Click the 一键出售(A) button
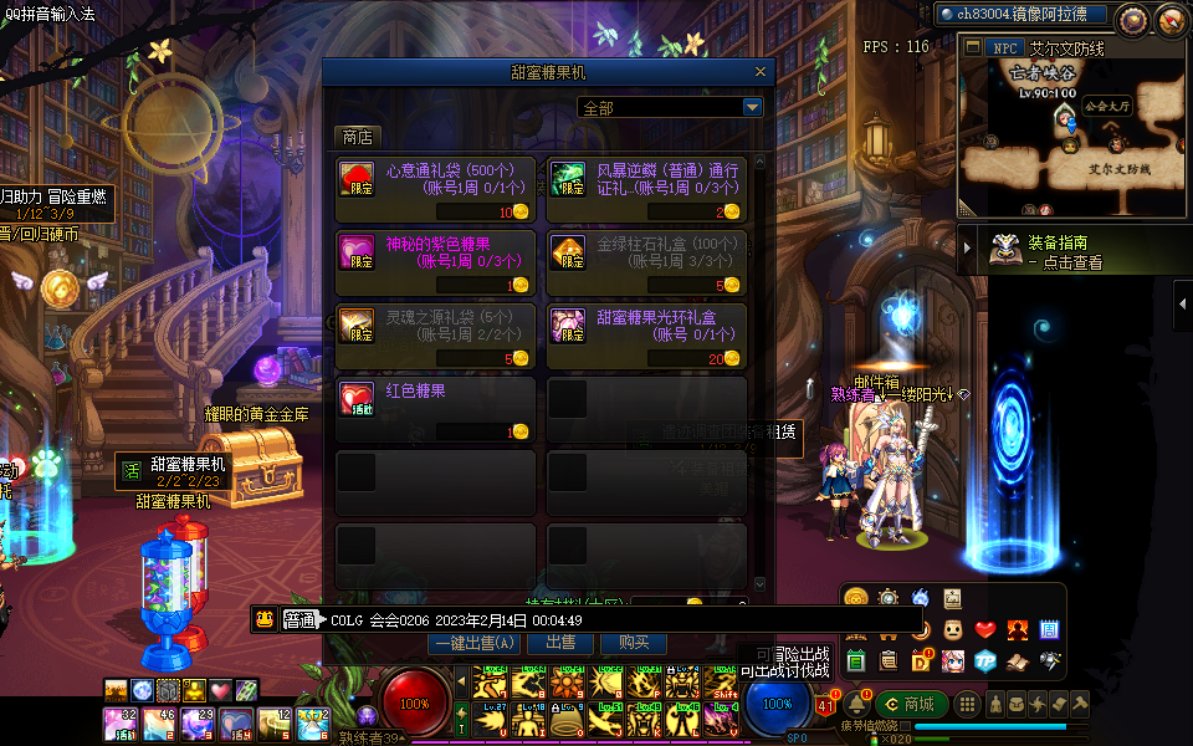The image size is (1193, 746). click(475, 643)
